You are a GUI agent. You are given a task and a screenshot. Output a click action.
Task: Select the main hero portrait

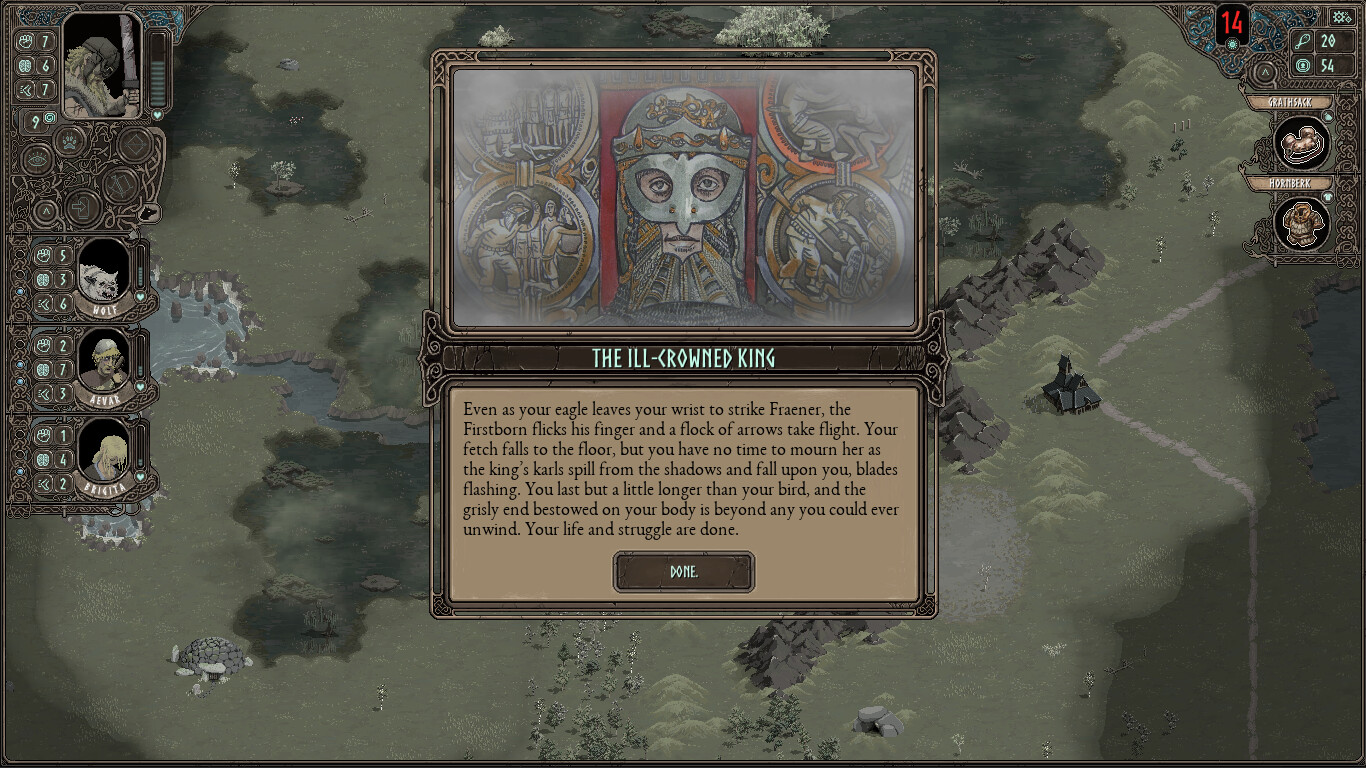tap(103, 66)
